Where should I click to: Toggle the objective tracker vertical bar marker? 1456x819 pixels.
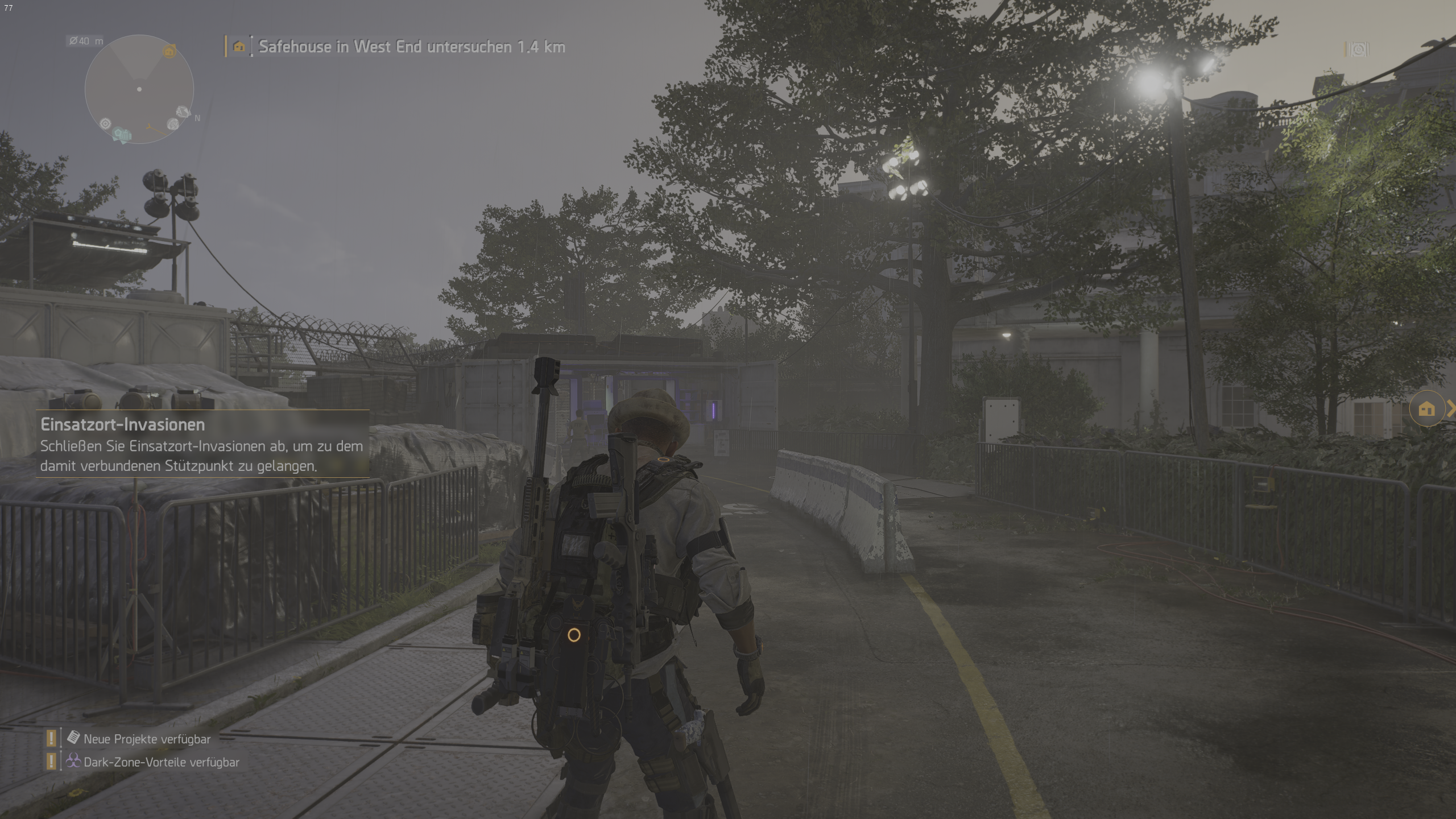point(253,47)
